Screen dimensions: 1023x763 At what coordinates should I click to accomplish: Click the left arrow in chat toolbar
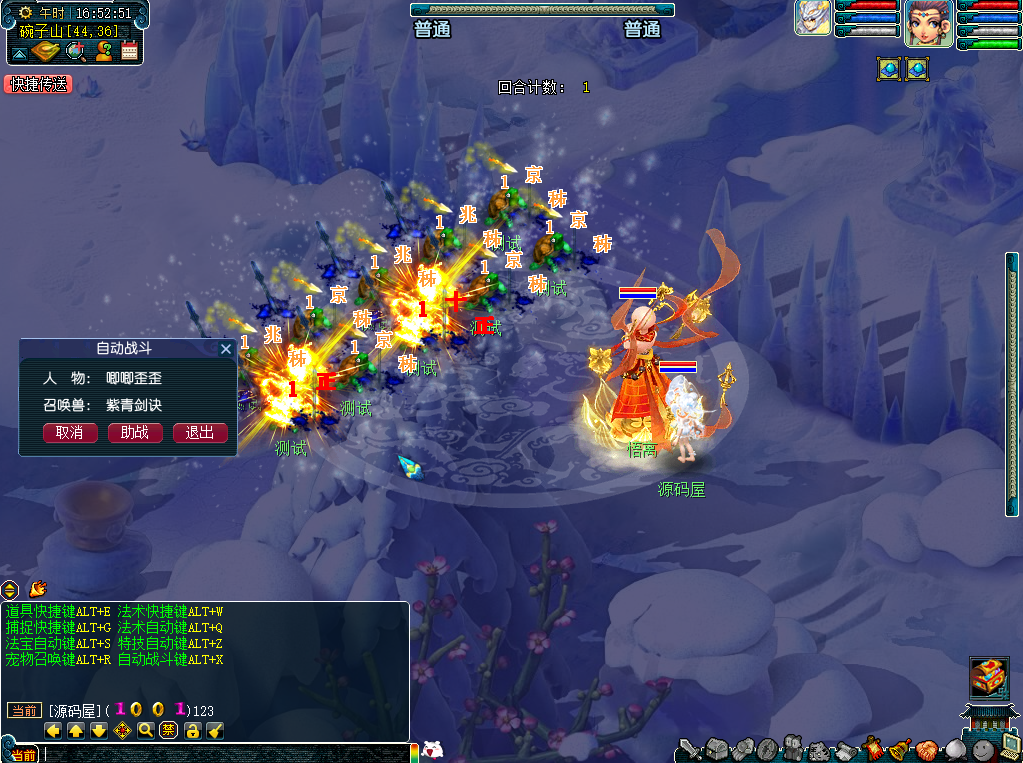click(x=54, y=731)
